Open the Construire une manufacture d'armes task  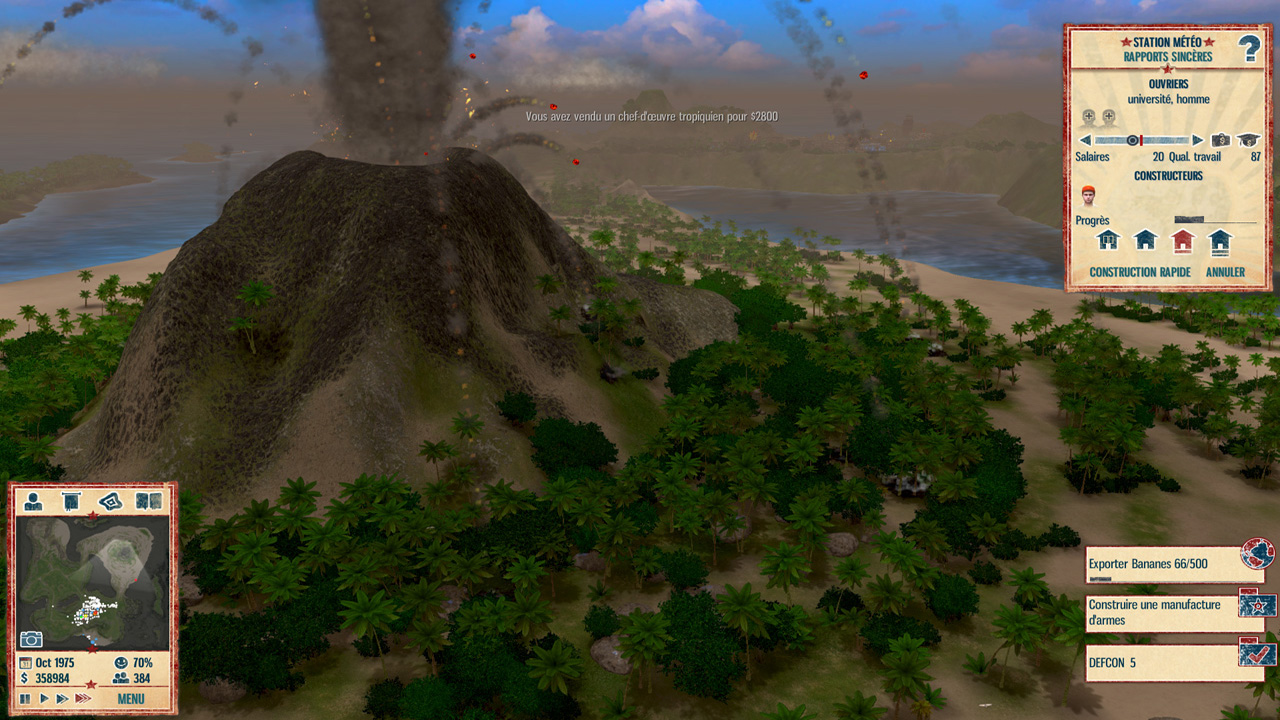click(1160, 612)
